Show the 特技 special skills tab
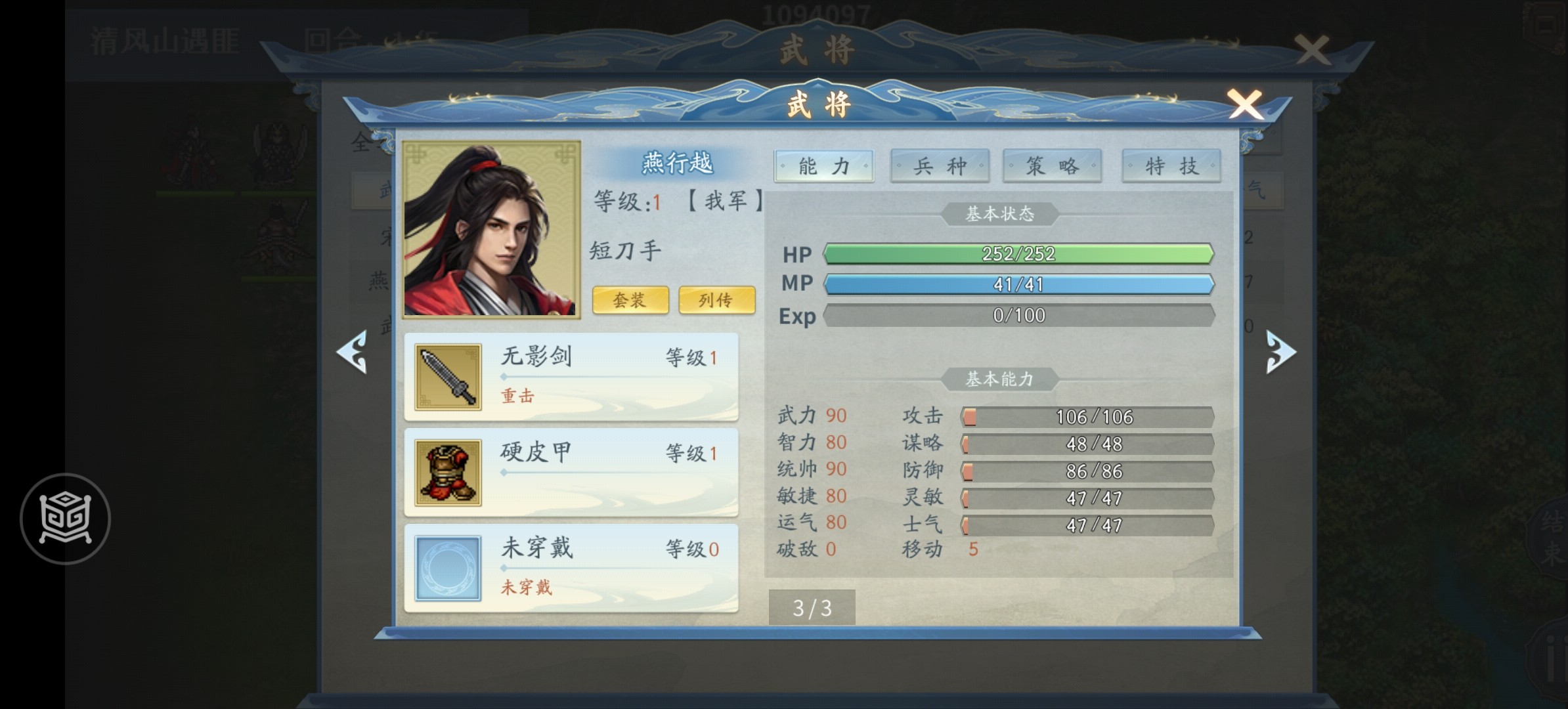Screen dimensions: 1568x709 pos(1171,166)
